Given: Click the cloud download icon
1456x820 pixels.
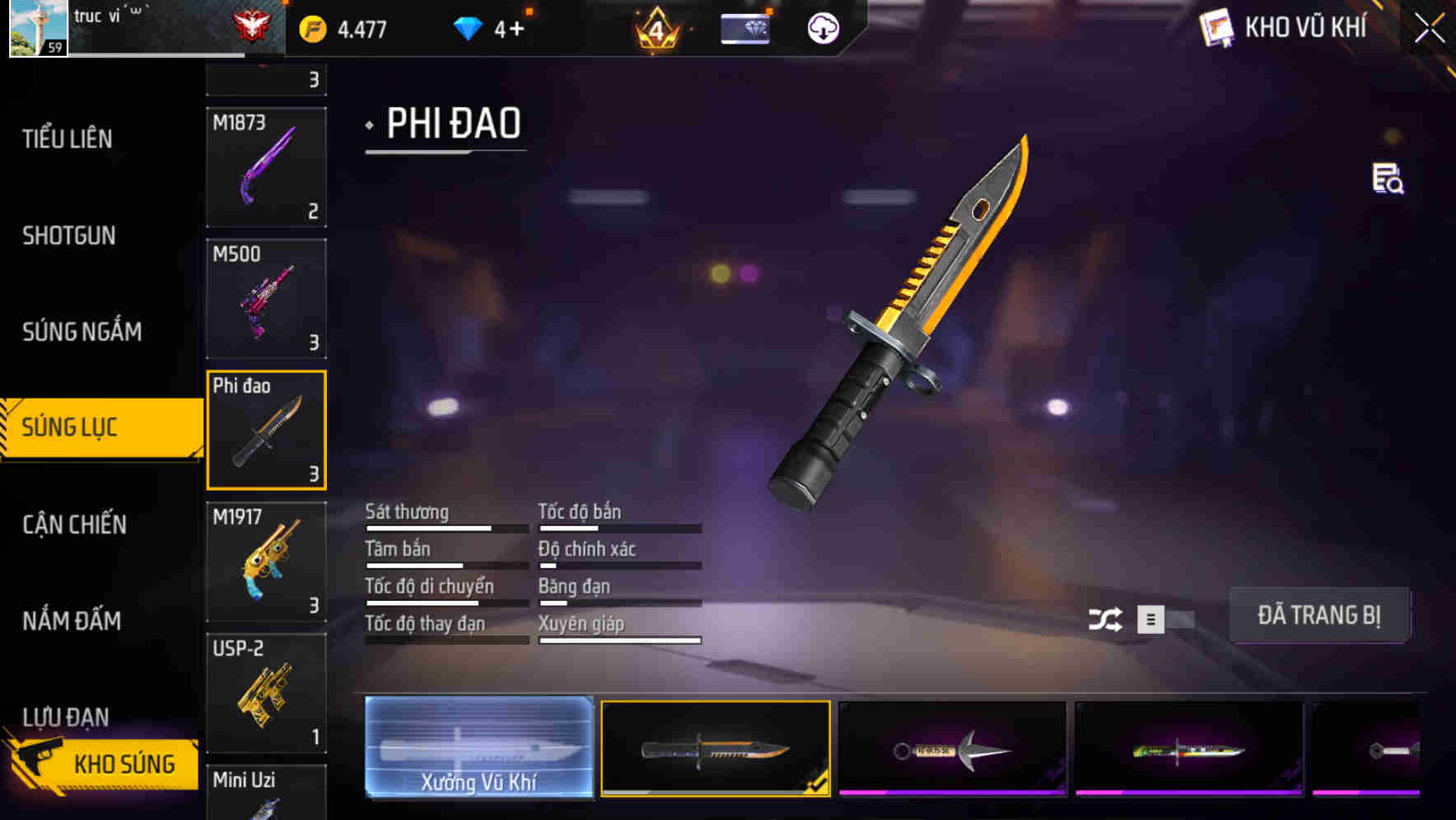Looking at the screenshot, I should coord(823,27).
